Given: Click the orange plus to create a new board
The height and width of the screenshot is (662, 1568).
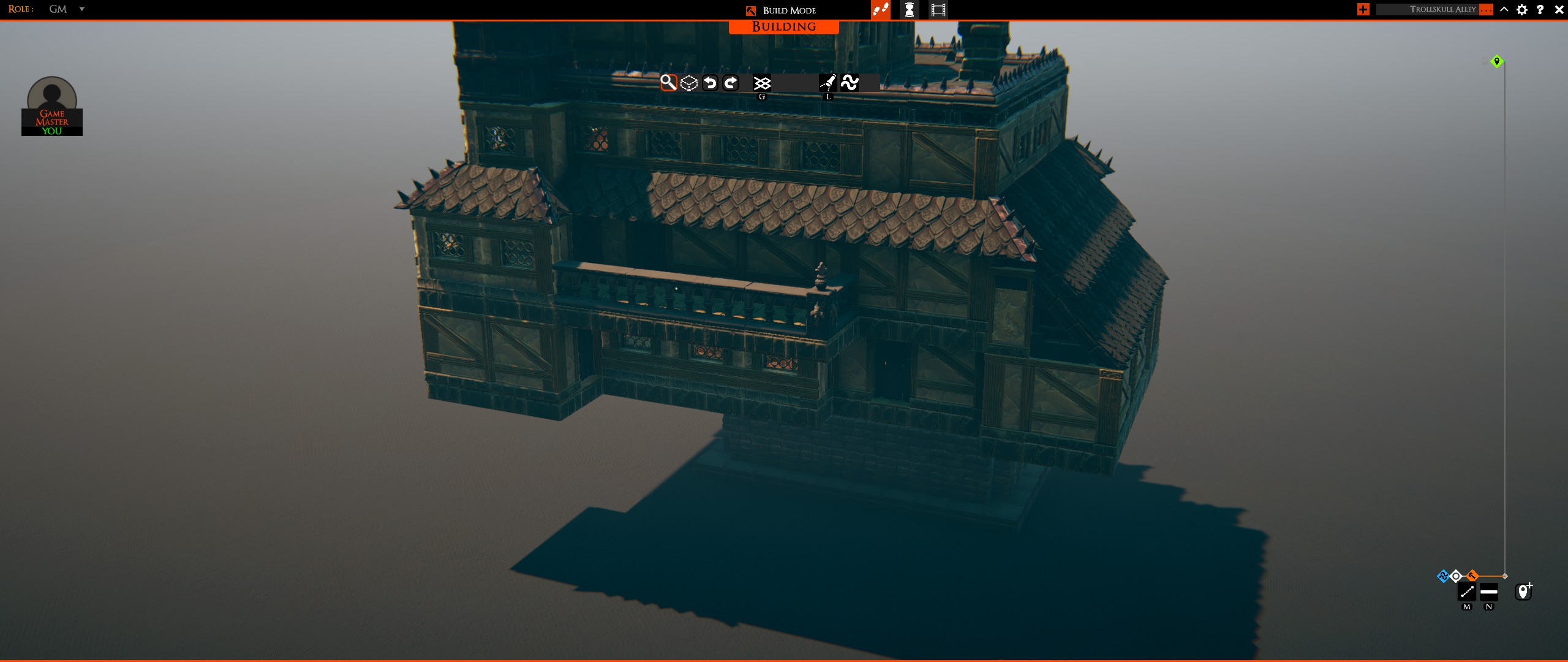Looking at the screenshot, I should pyautogui.click(x=1363, y=9).
